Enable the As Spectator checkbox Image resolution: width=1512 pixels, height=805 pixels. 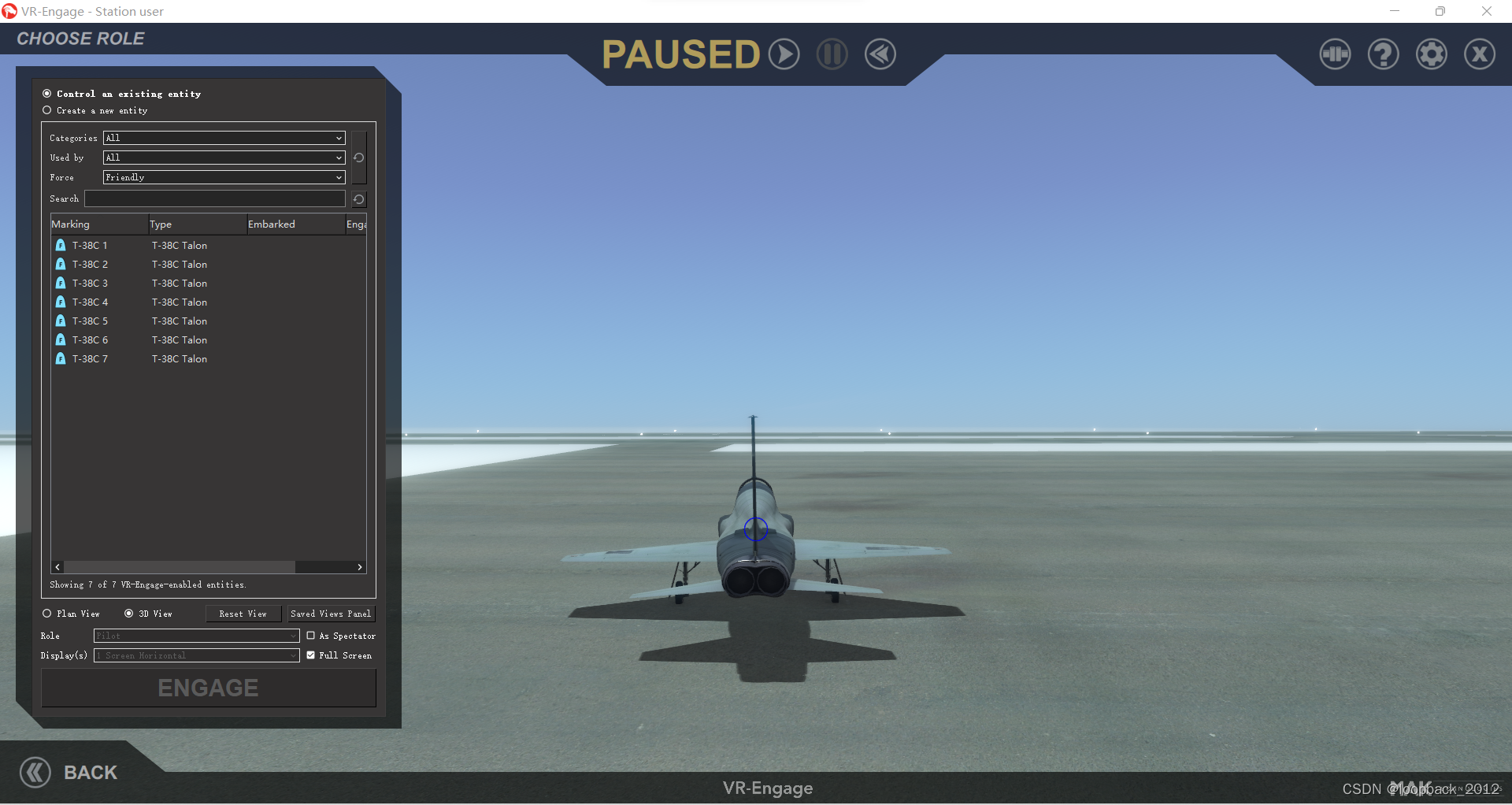click(x=310, y=636)
